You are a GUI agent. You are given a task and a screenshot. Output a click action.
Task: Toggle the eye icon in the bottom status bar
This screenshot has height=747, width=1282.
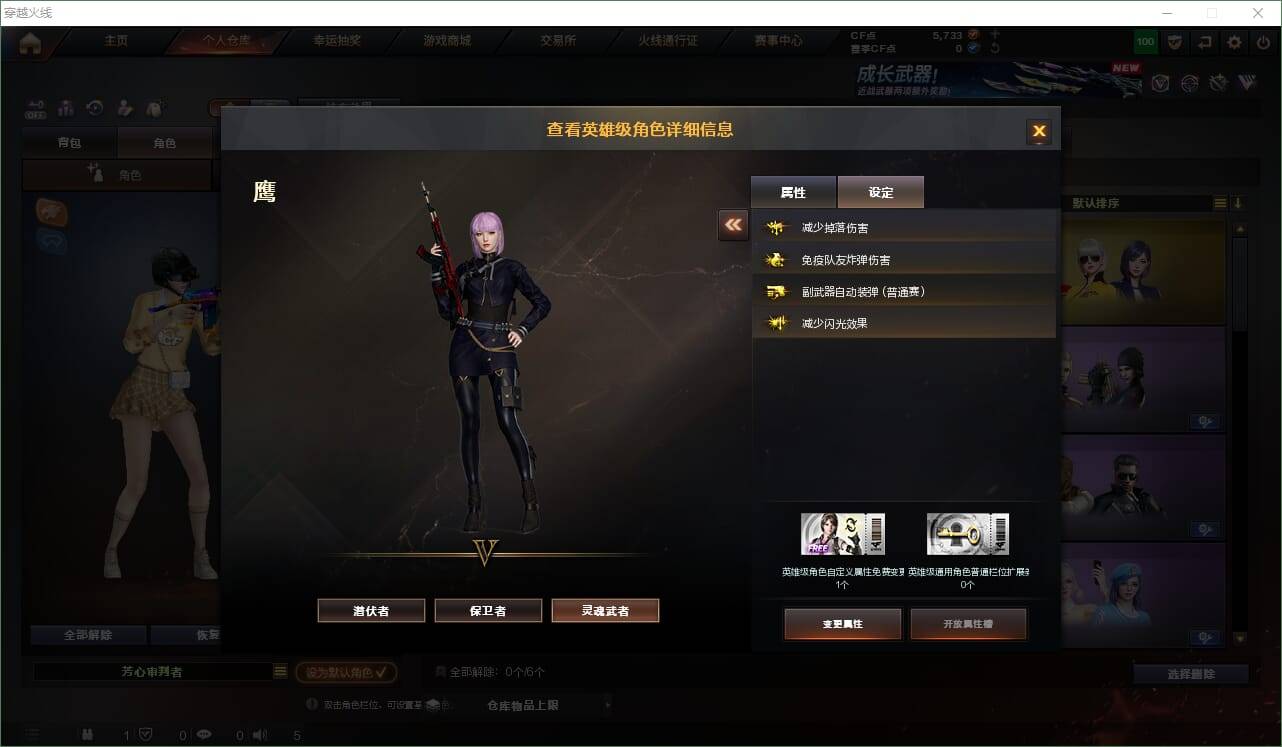(x=204, y=736)
